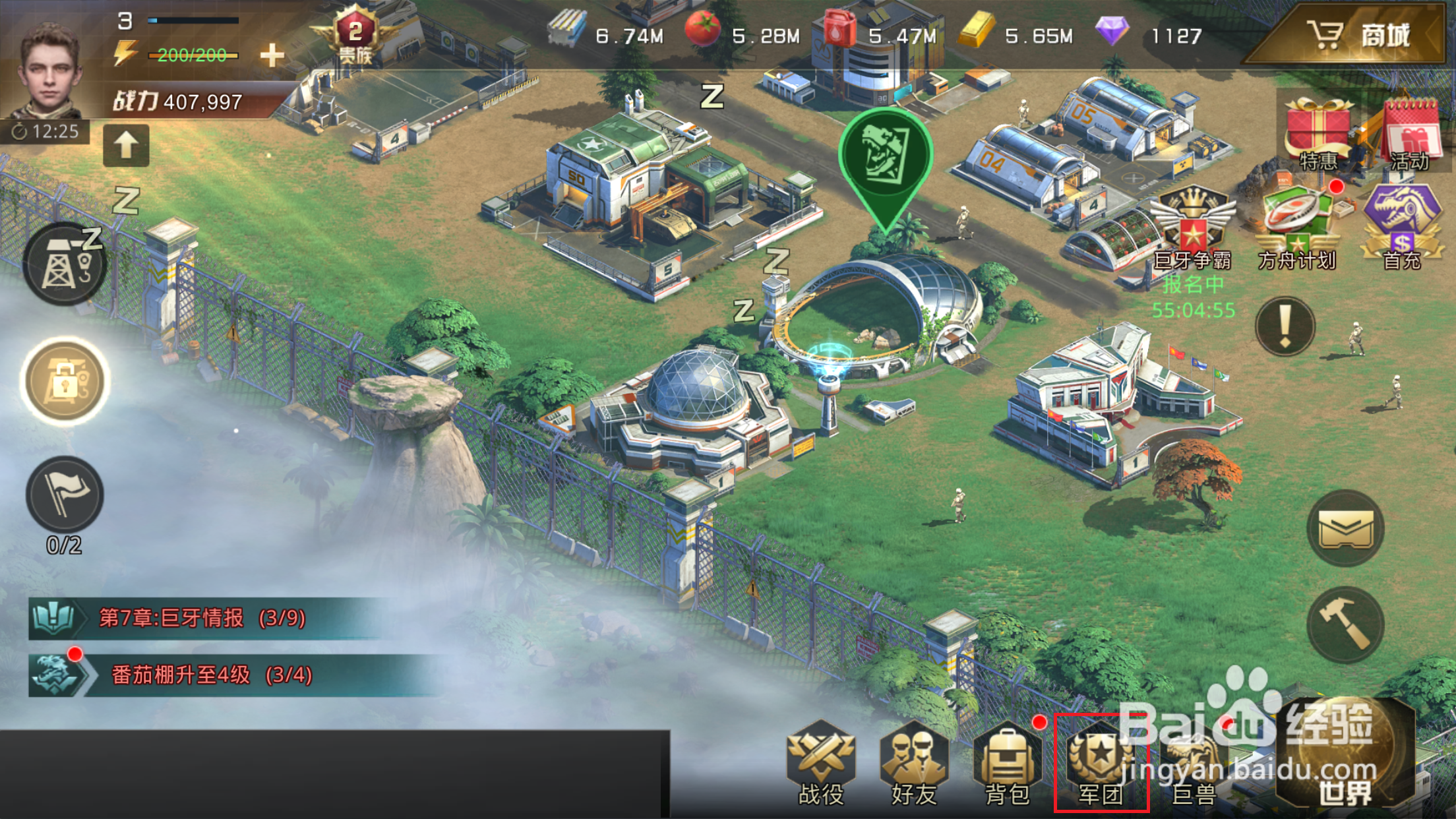1456x819 pixels.
Task: Open the 战役 campaign menu
Action: pos(821,765)
